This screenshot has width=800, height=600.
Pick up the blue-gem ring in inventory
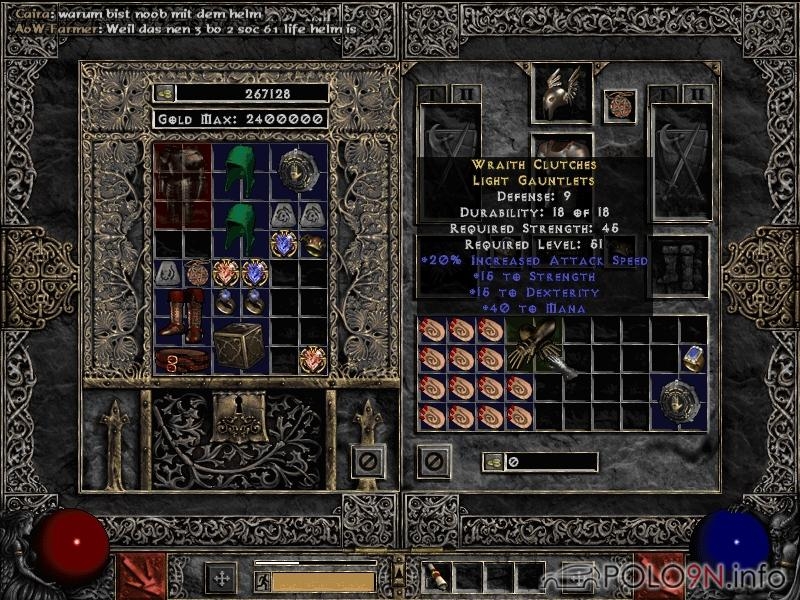[693, 358]
